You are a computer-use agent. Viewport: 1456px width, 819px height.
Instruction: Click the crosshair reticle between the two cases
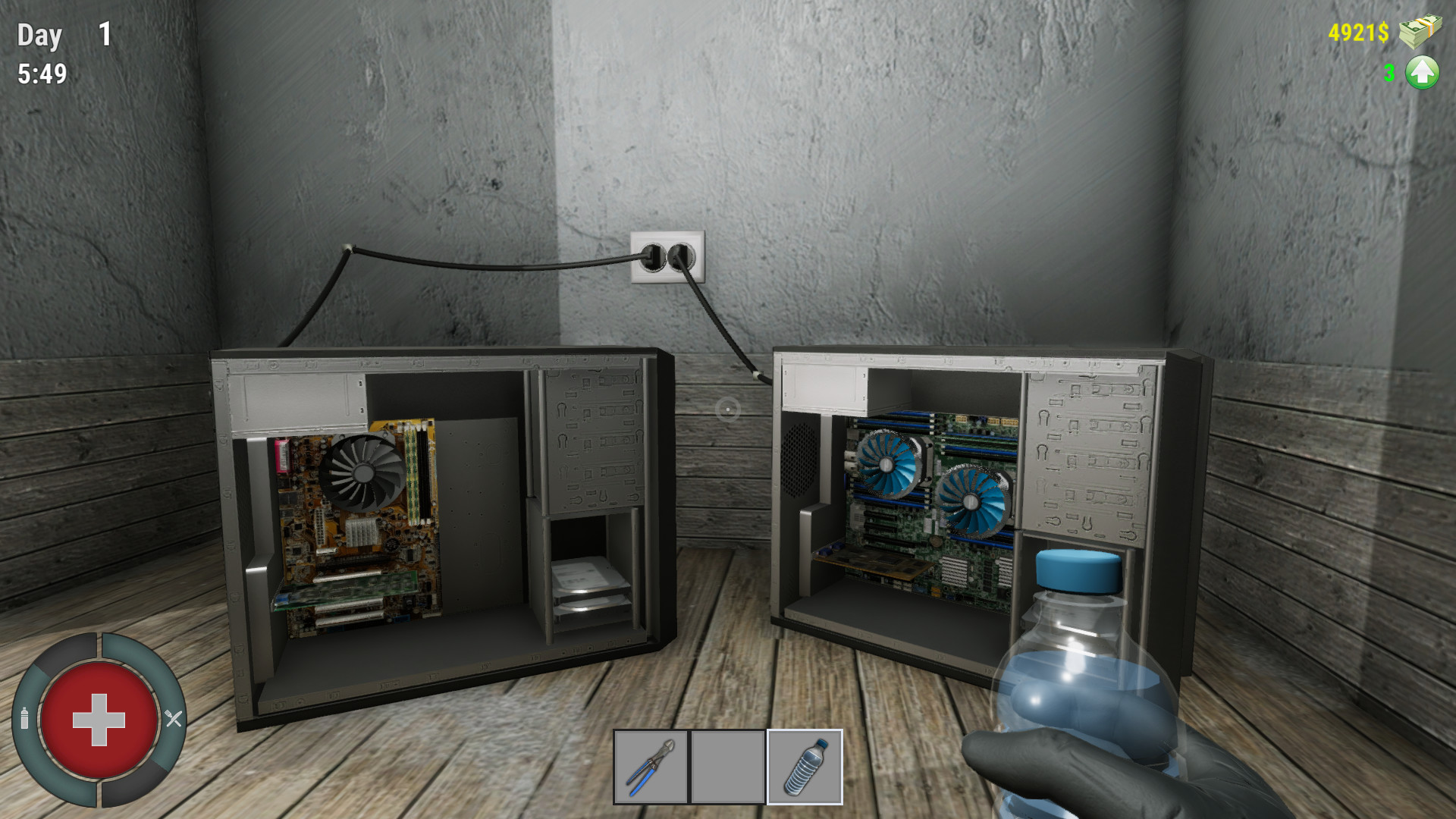click(x=727, y=409)
